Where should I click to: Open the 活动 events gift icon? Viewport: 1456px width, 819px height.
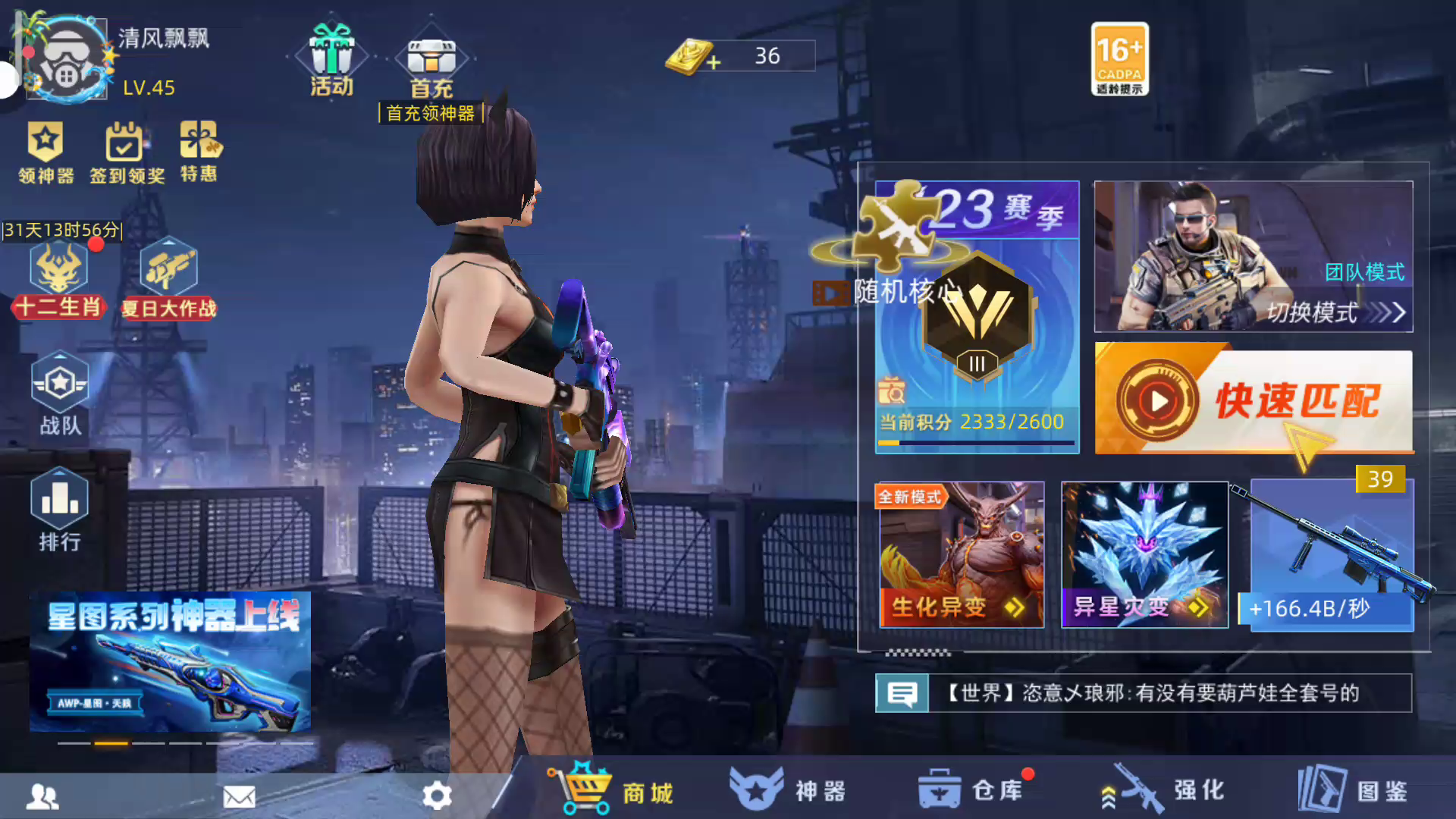tap(332, 61)
